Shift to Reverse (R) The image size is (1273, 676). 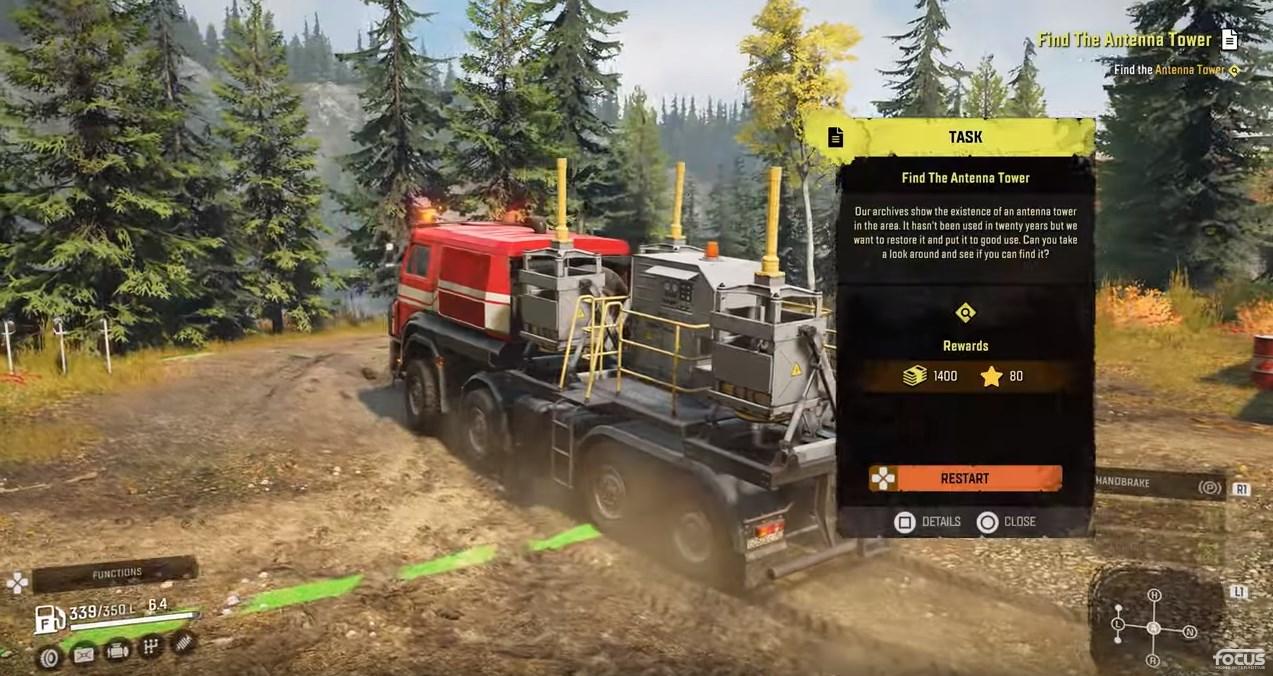tap(1153, 660)
